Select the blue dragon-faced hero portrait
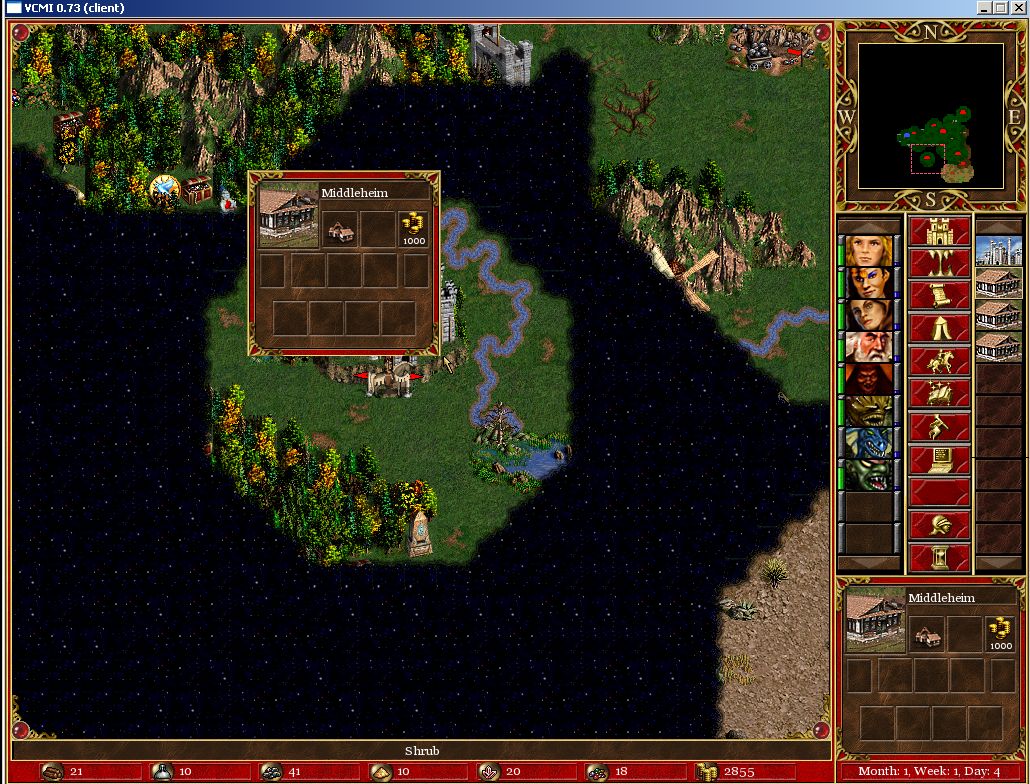 (x=867, y=442)
